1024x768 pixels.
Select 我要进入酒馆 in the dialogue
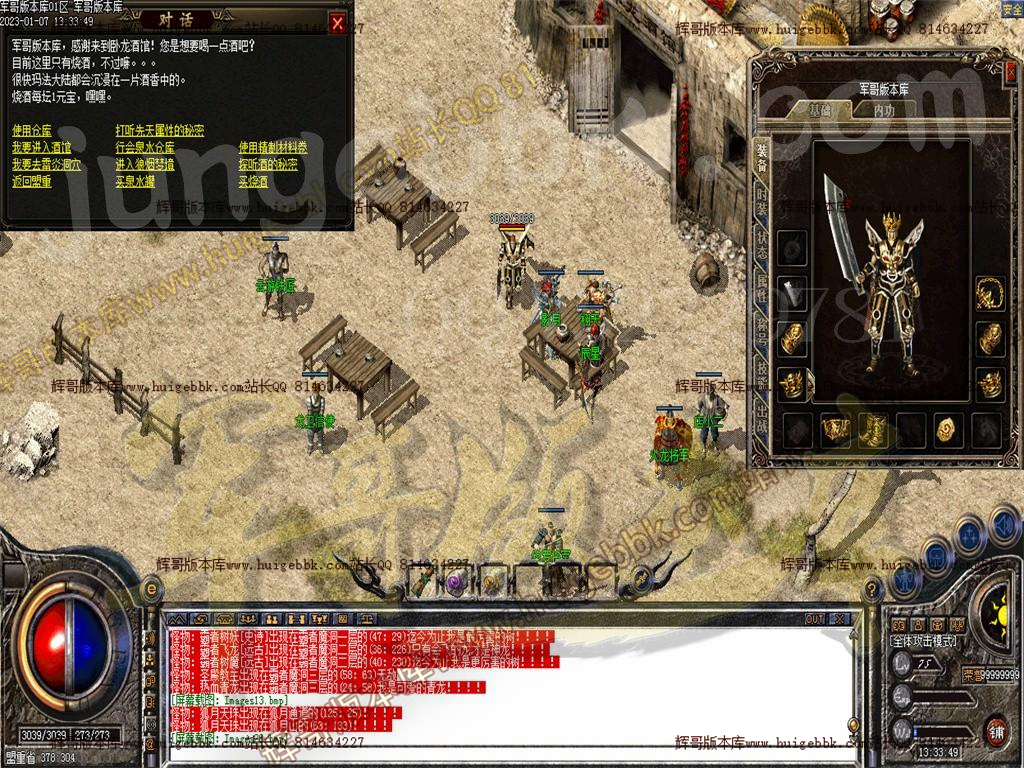(41, 148)
